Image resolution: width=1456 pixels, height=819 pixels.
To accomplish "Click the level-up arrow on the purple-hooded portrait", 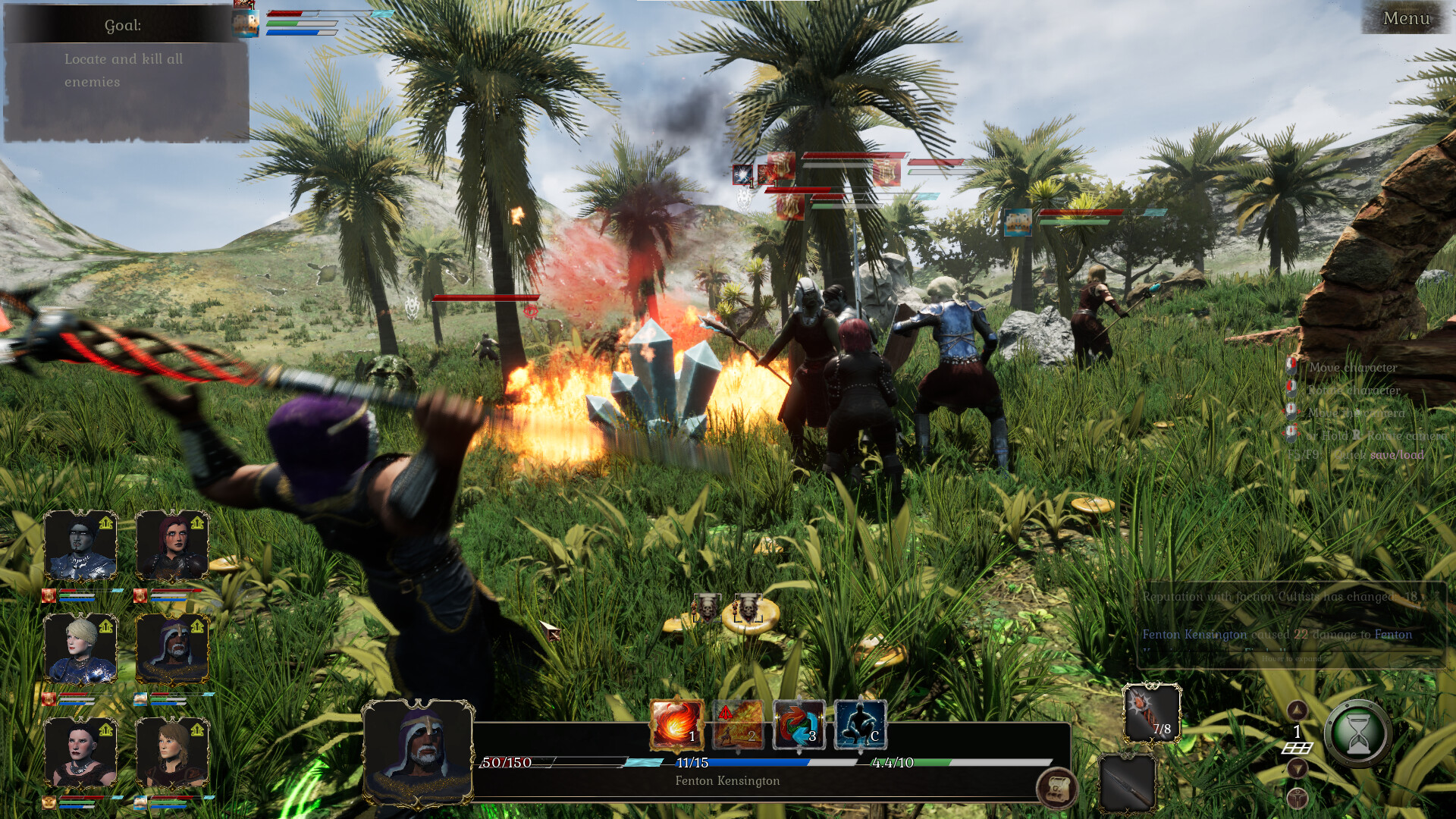I will click(x=196, y=626).
